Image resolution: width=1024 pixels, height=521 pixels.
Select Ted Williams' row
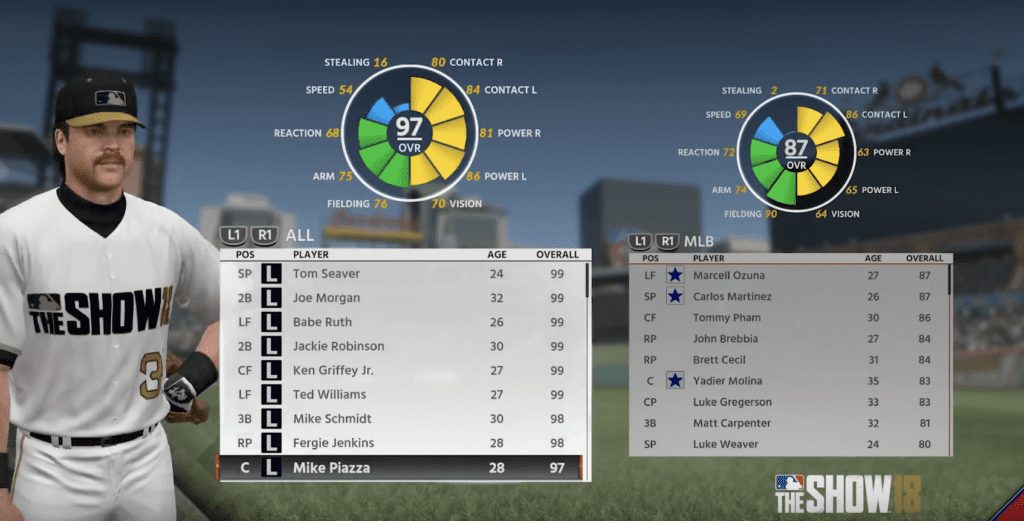click(x=400, y=394)
